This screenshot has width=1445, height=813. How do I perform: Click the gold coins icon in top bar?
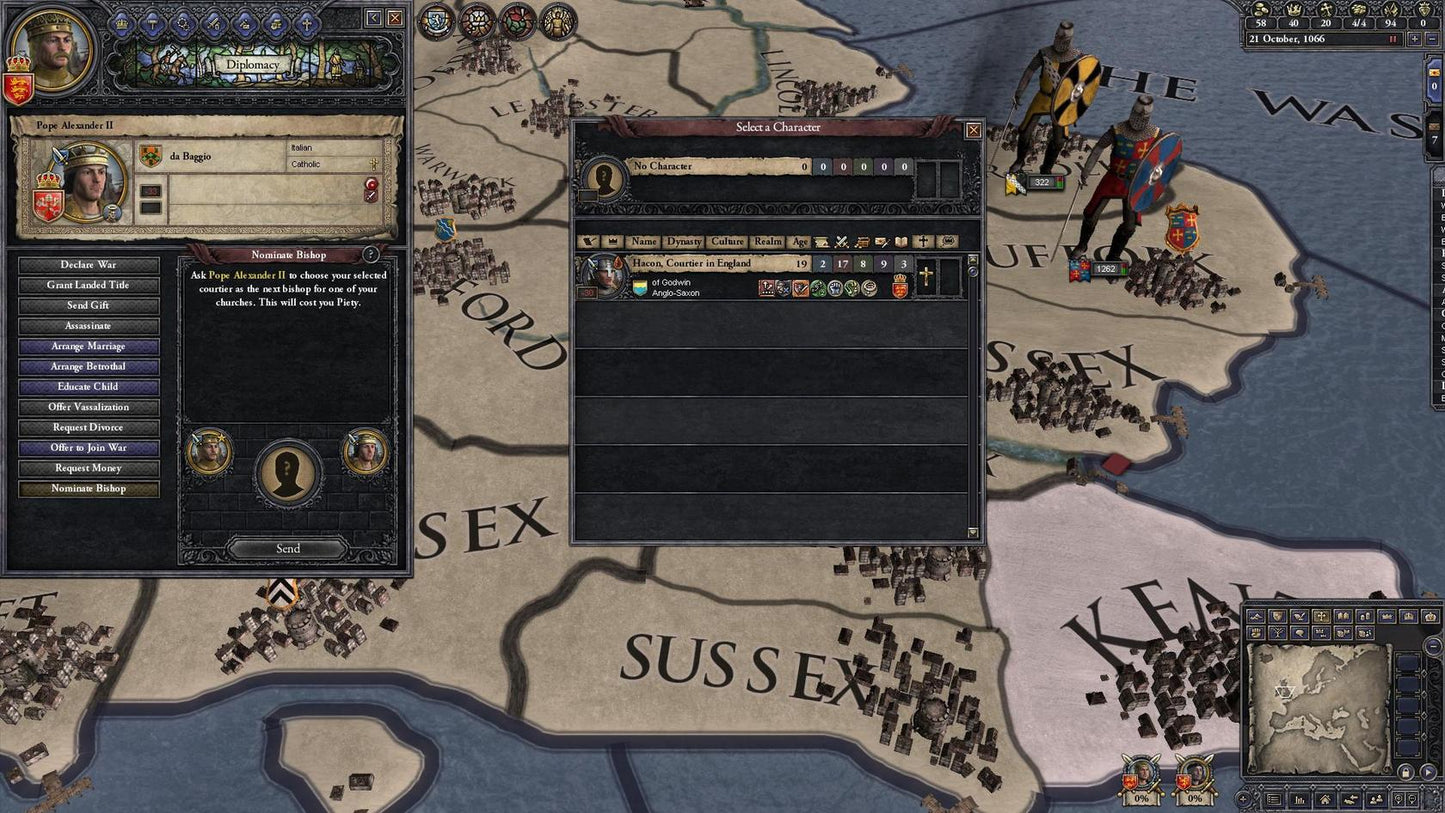[1260, 9]
